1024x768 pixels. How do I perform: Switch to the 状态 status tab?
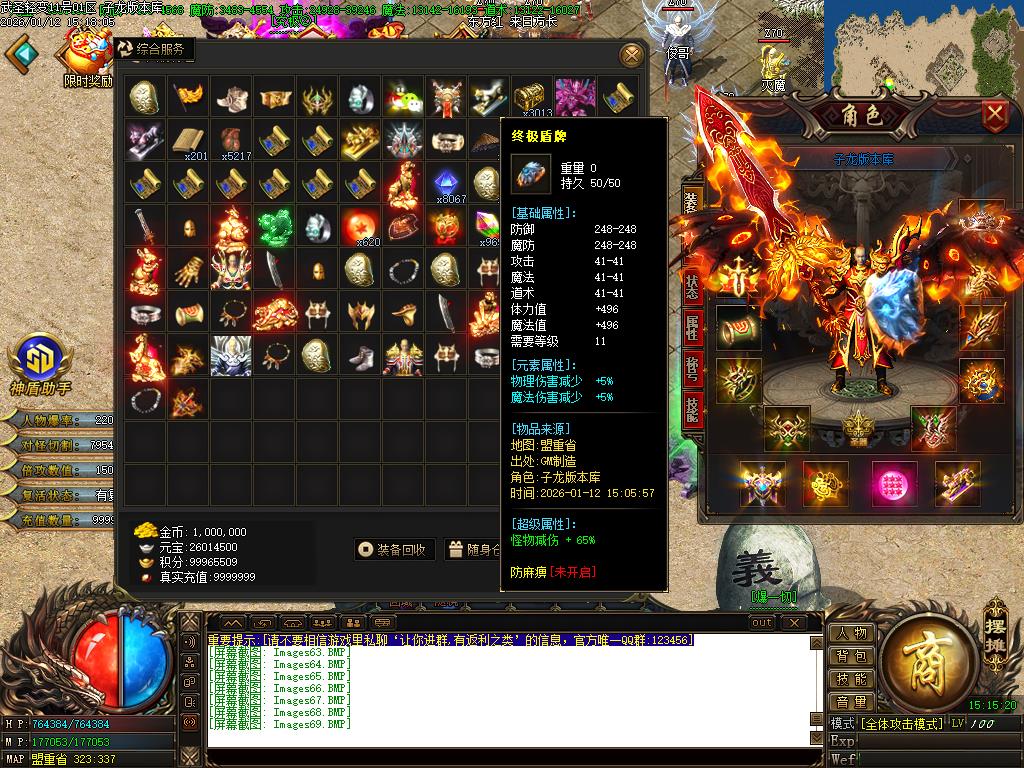(692, 284)
